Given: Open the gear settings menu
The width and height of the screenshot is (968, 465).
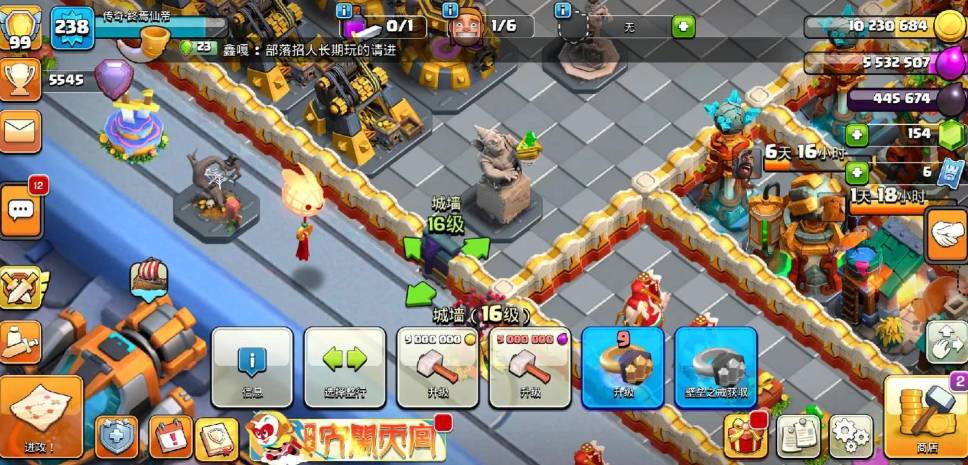Looking at the screenshot, I should tap(851, 435).
